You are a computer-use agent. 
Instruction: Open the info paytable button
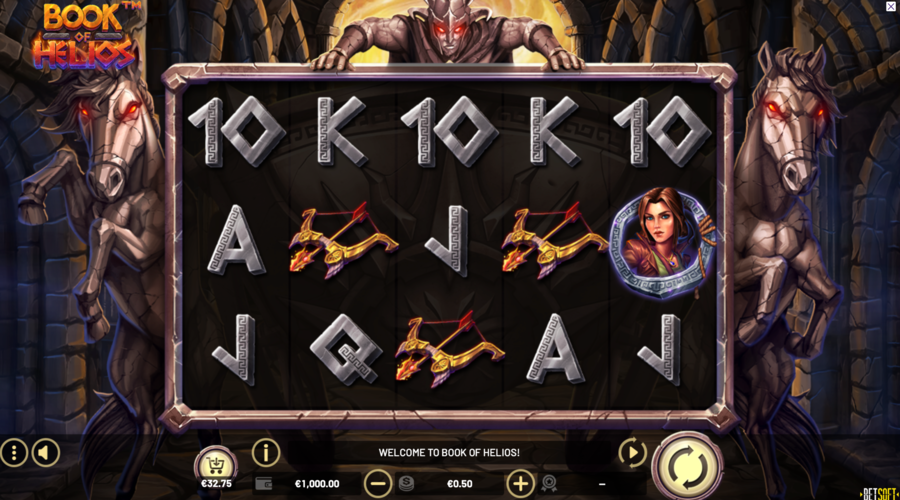pyautogui.click(x=266, y=452)
